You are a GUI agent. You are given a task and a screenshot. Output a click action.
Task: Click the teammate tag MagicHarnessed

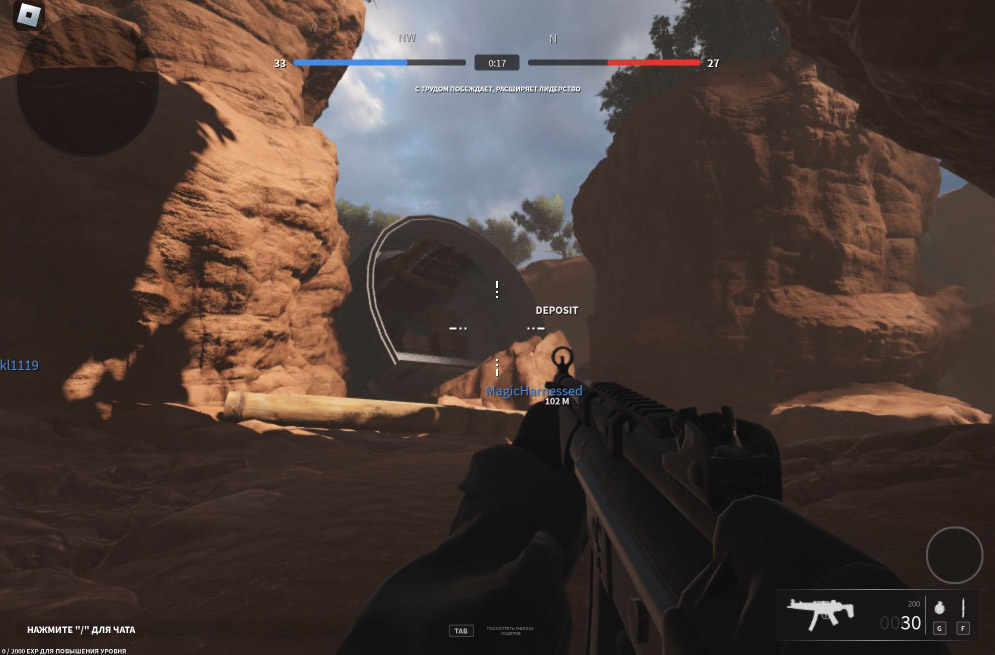(533, 391)
